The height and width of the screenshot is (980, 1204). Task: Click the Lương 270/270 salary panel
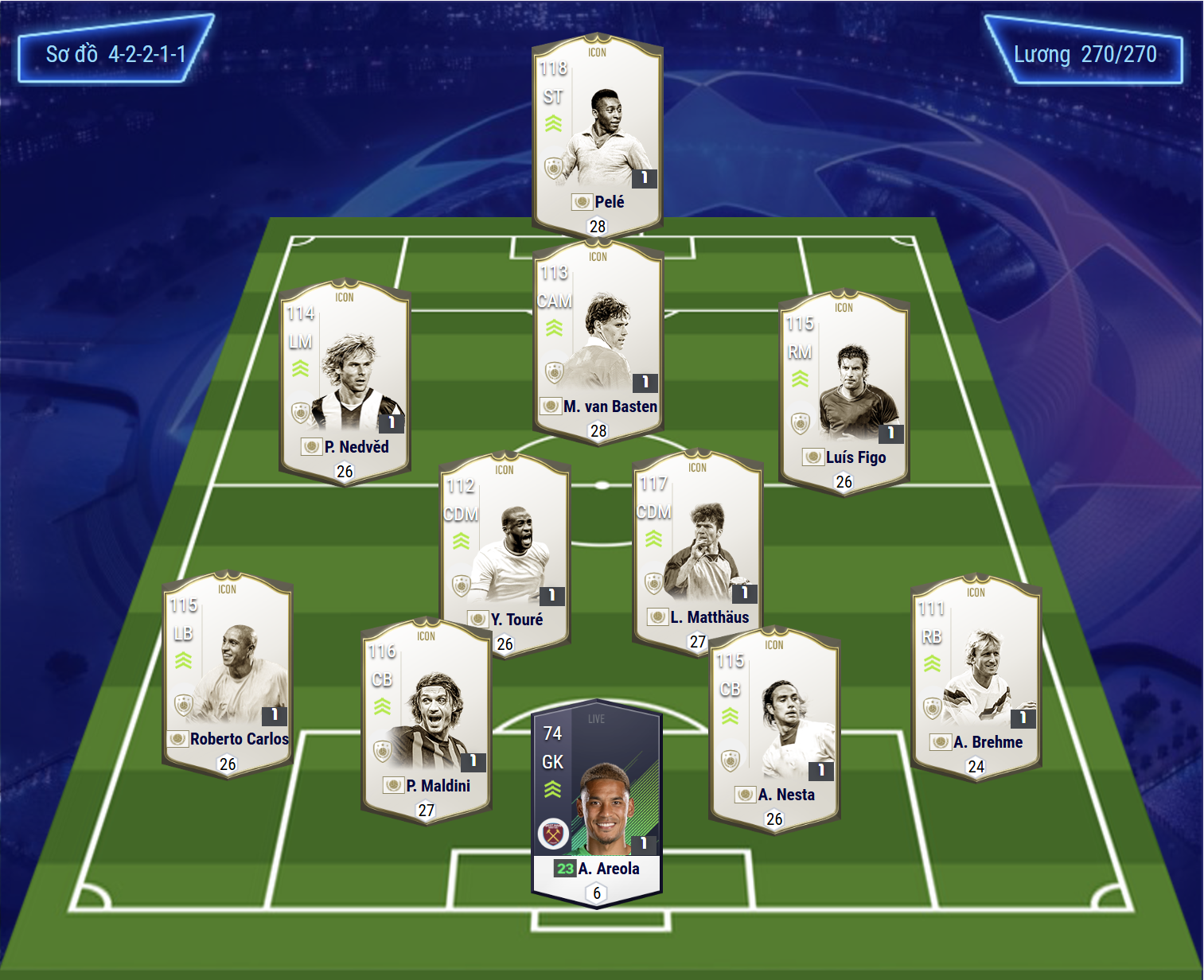1084,54
